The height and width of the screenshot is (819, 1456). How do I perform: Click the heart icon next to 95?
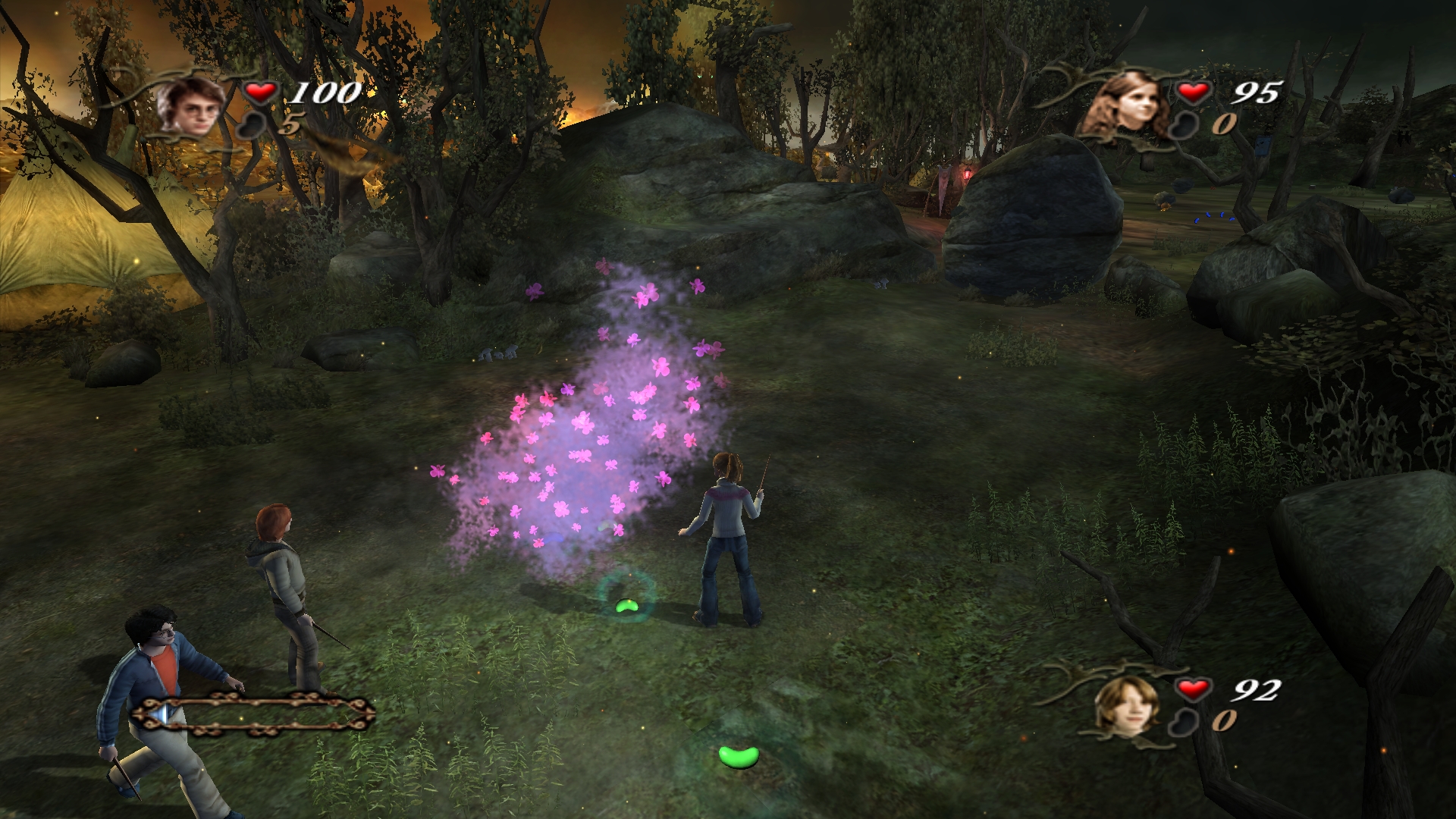[1193, 92]
